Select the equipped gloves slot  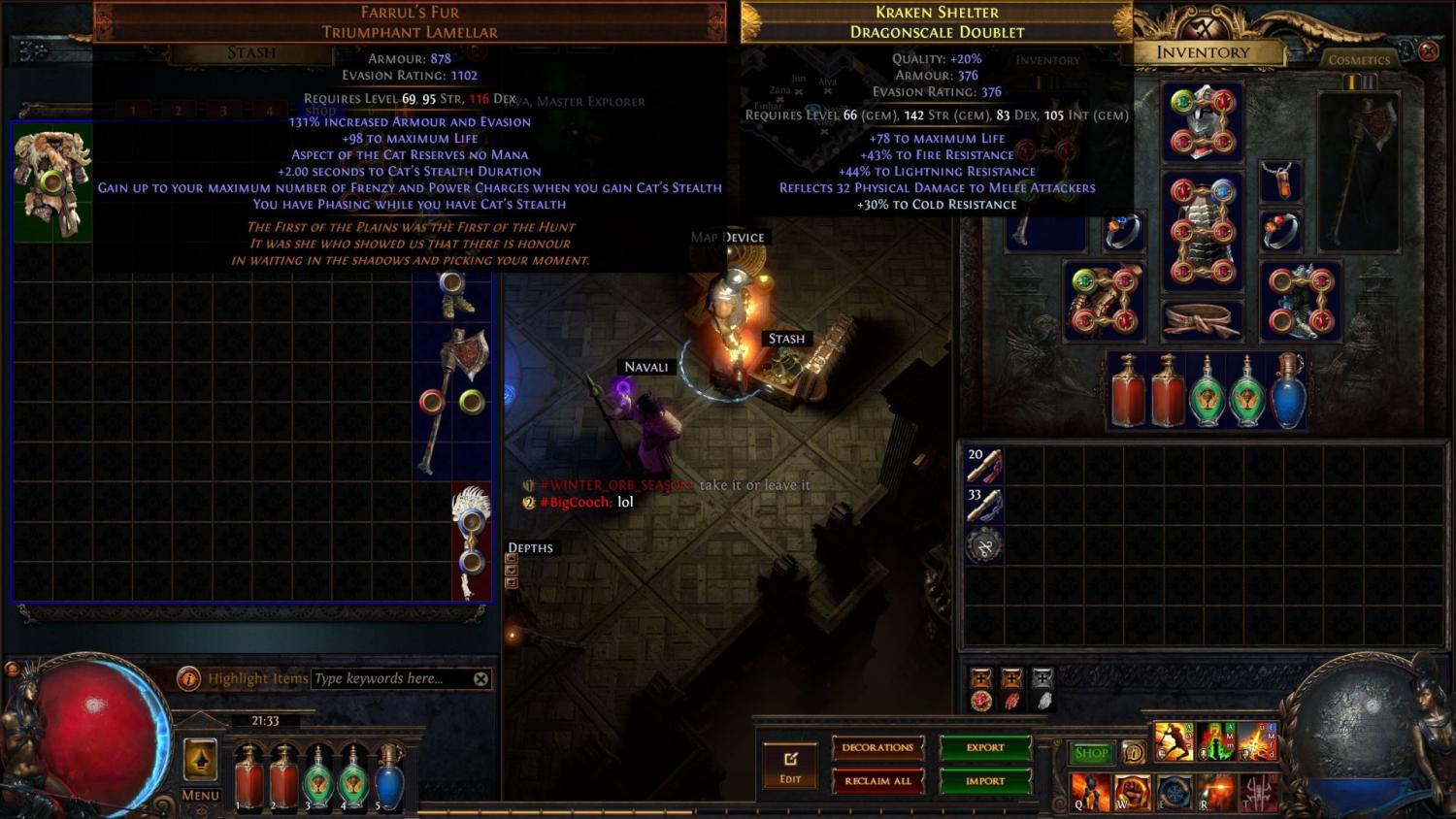point(1105,301)
